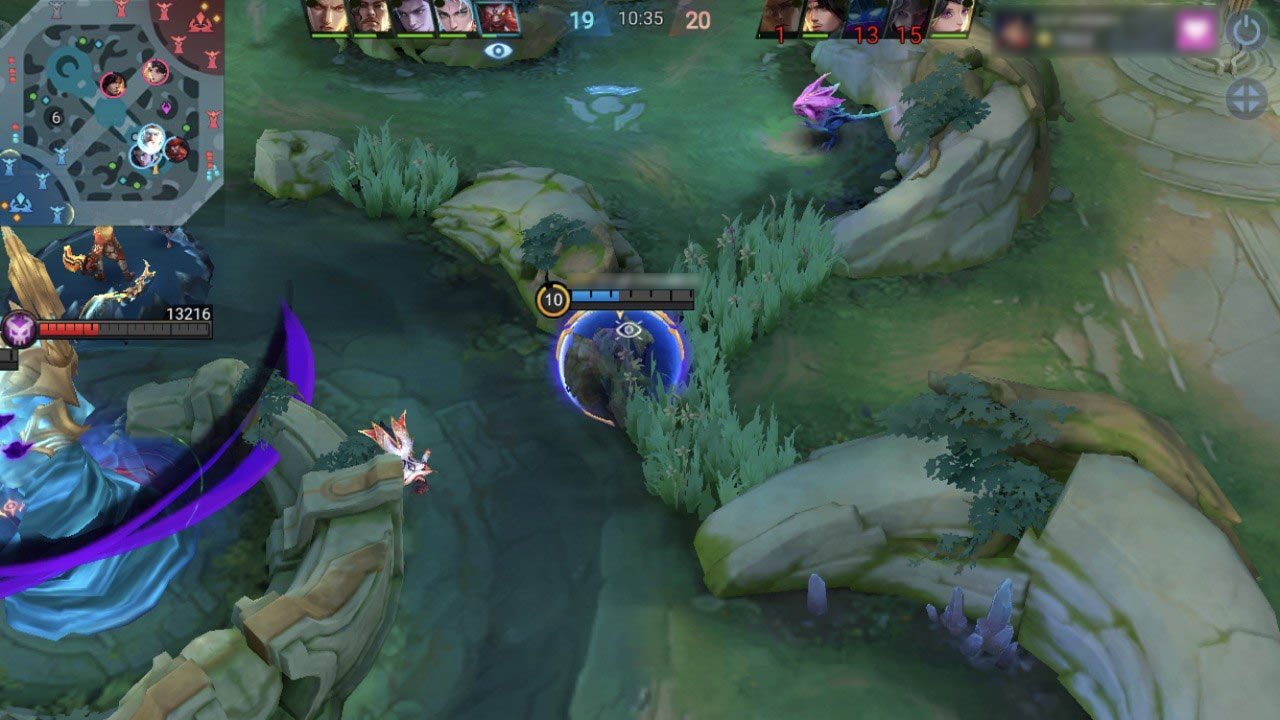Click the minimap in the corner
The image size is (1280, 720).
click(110, 110)
